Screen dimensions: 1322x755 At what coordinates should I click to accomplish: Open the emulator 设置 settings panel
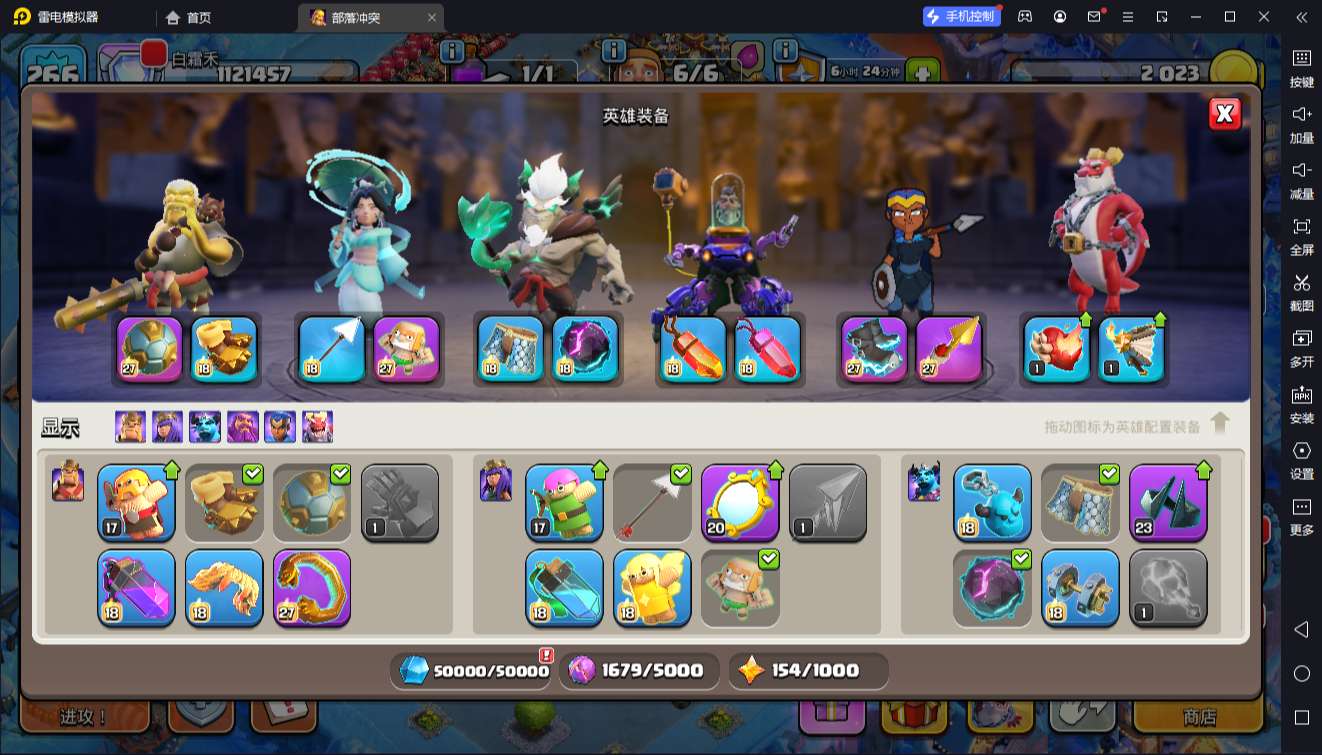pos(1301,459)
